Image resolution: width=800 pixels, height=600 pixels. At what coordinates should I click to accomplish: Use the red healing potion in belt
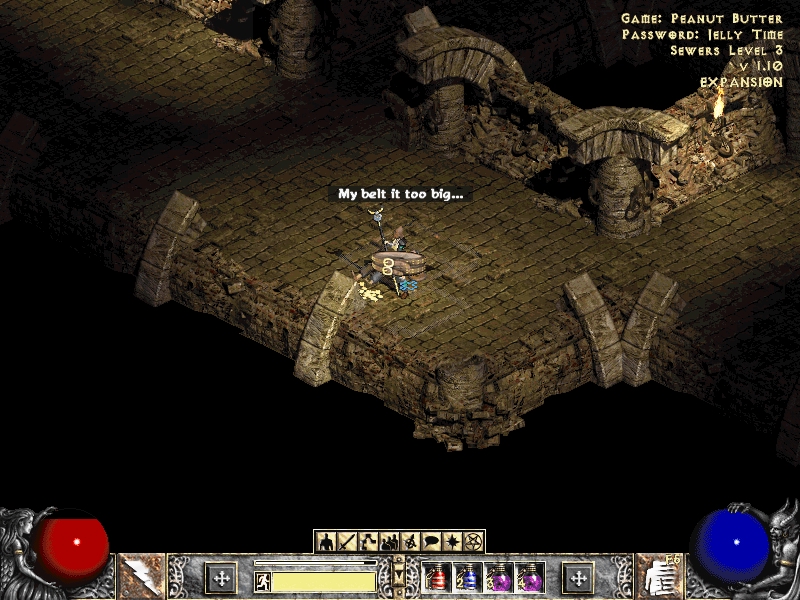pyautogui.click(x=437, y=578)
